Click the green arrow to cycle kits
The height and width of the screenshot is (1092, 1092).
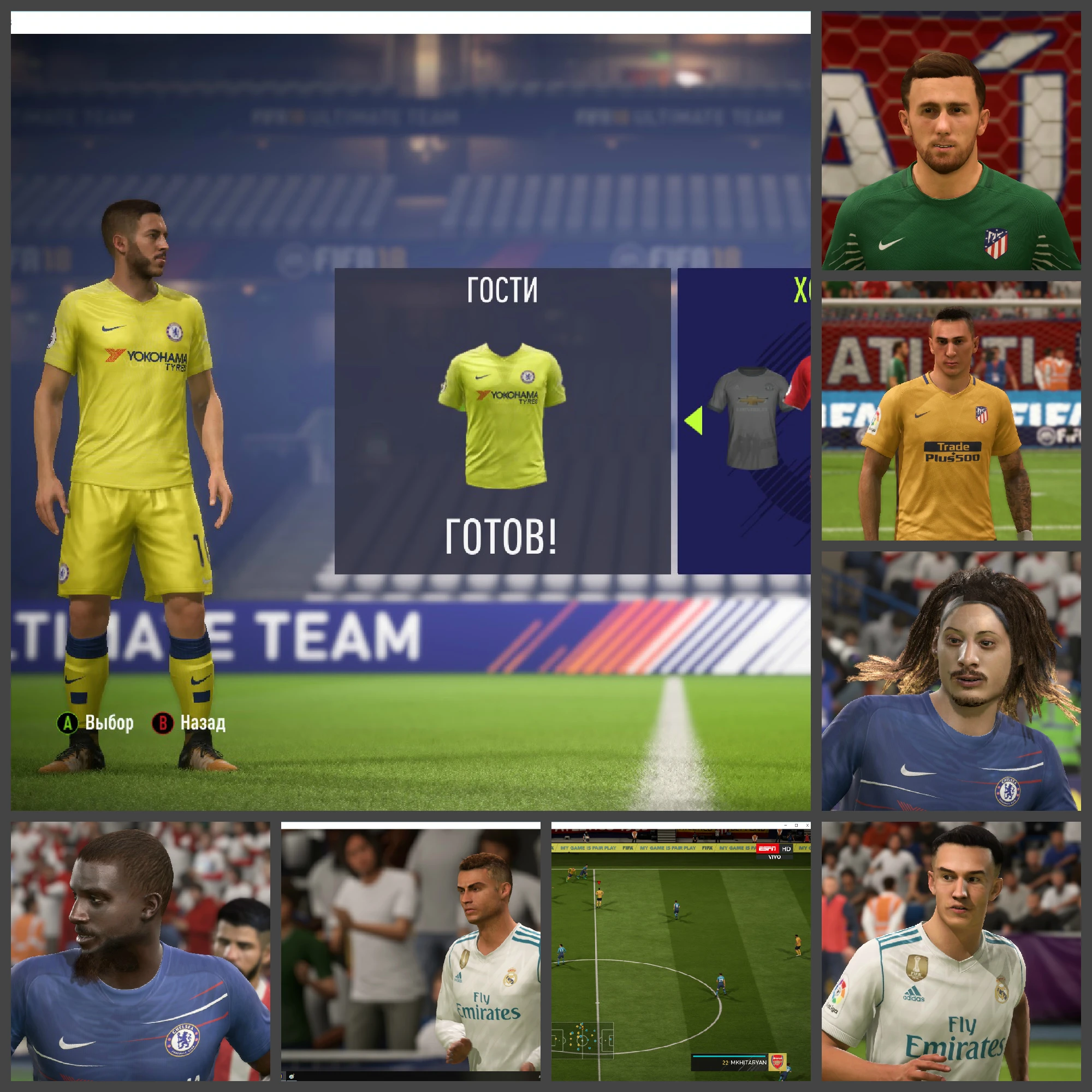694,420
